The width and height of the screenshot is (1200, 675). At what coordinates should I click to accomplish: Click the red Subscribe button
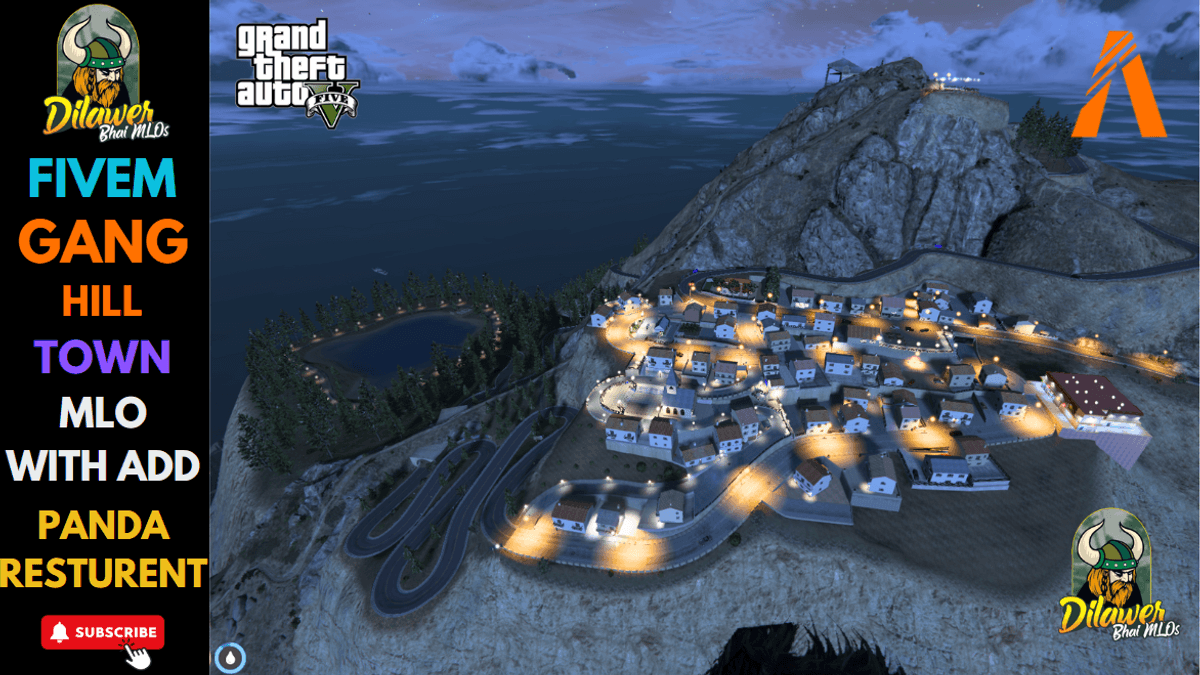(103, 632)
